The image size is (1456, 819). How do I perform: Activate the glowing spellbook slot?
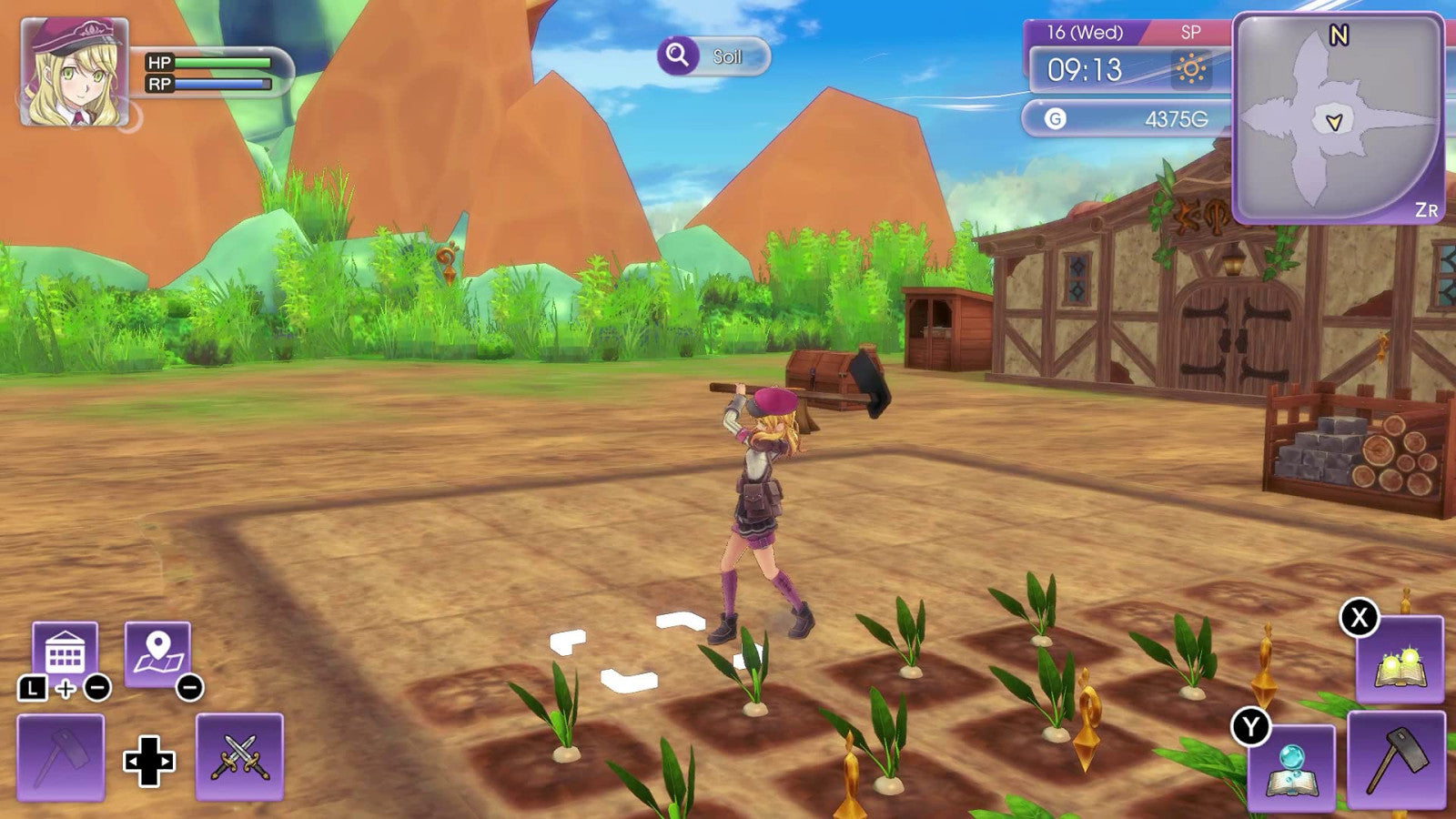1399,660
